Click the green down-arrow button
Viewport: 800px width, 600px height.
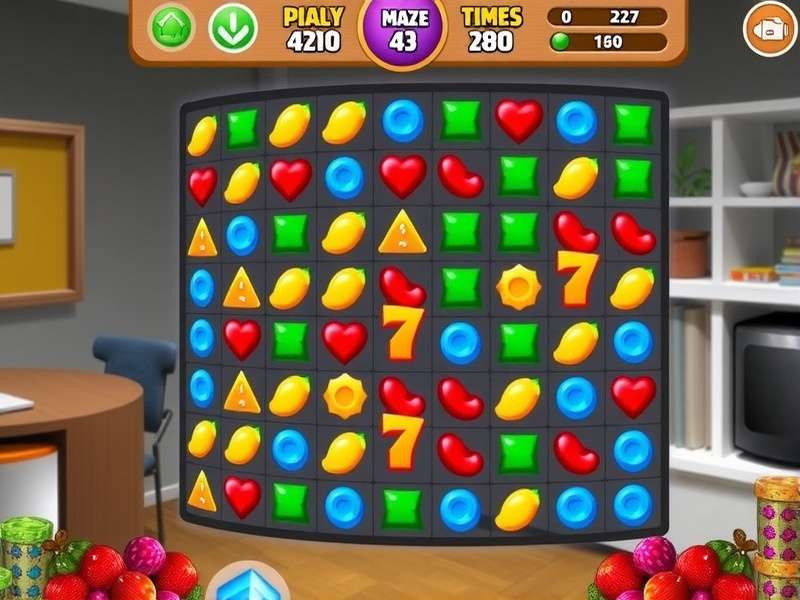(x=232, y=28)
